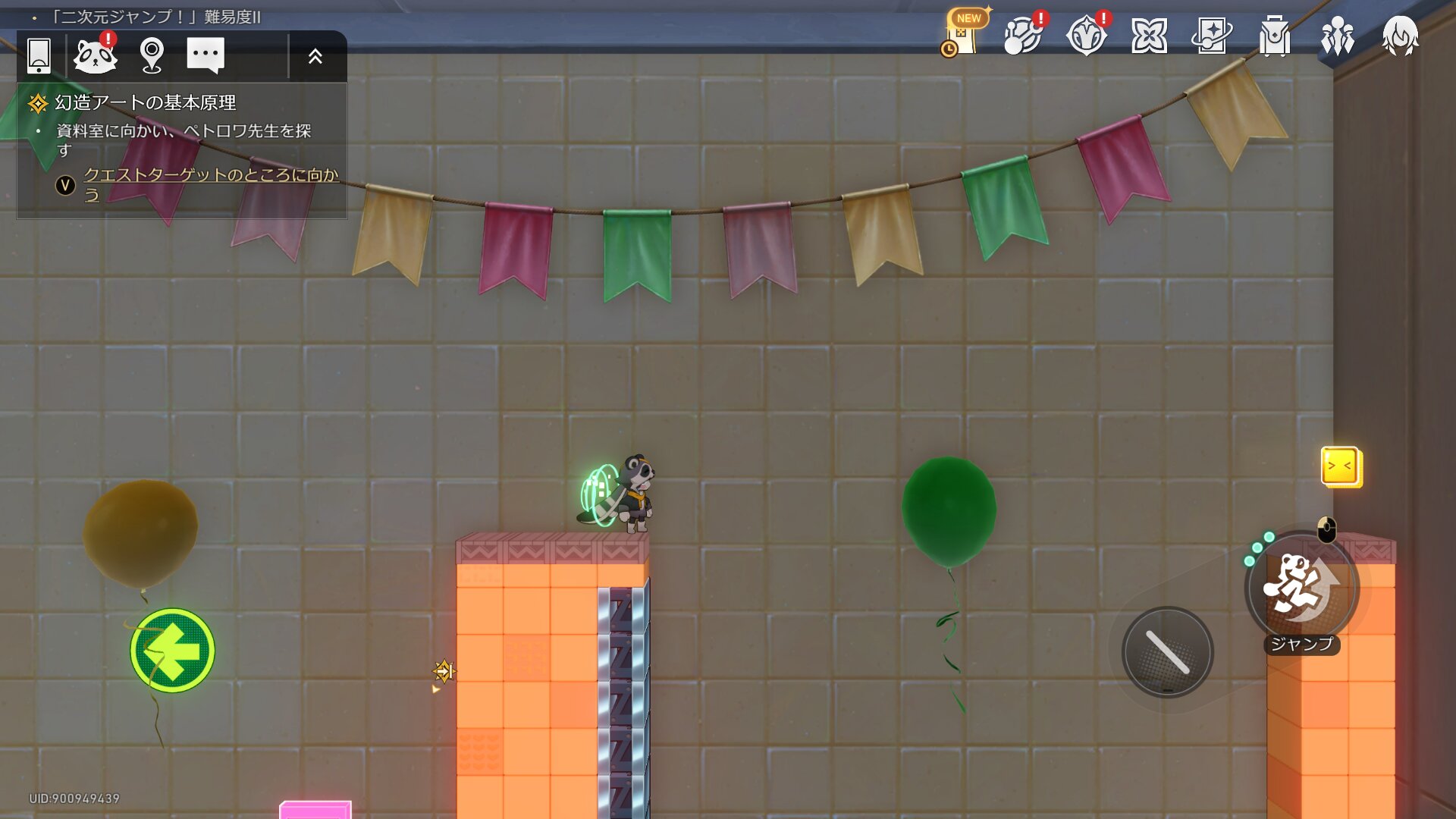Tap the ジャンプ jump button
The width and height of the screenshot is (1456, 819).
1301,588
